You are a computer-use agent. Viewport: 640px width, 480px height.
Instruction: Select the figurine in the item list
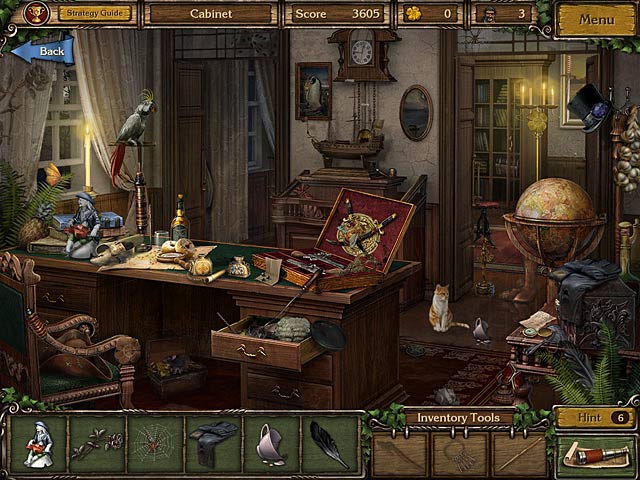(x=38, y=444)
